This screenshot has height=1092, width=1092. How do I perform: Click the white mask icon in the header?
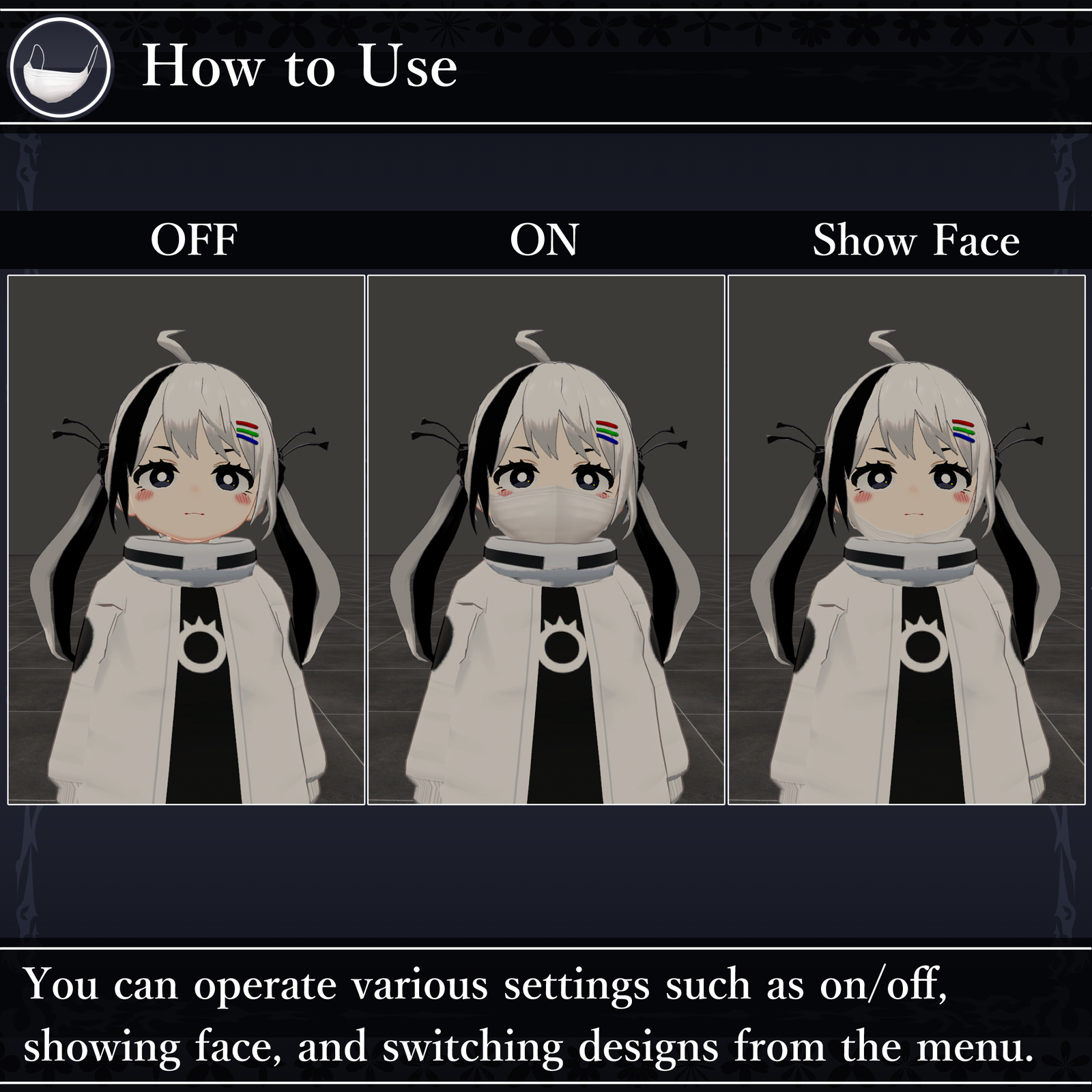click(61, 68)
